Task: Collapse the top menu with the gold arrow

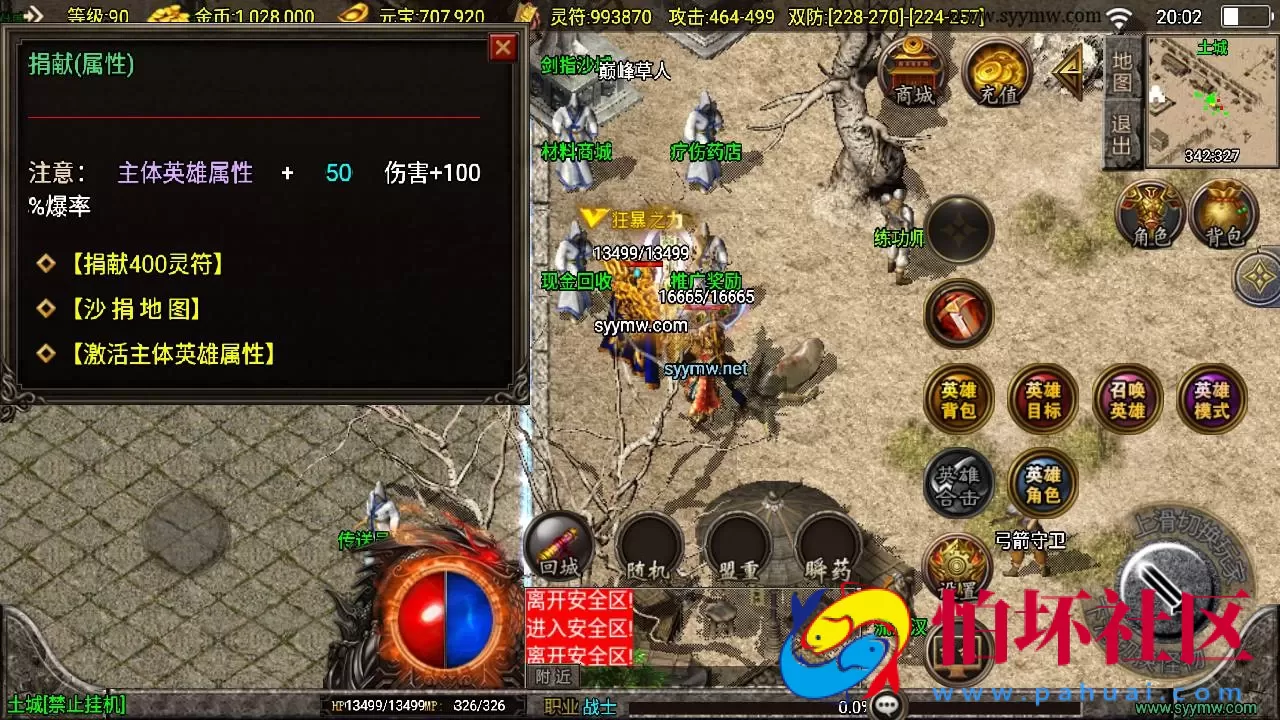Action: [1065, 70]
